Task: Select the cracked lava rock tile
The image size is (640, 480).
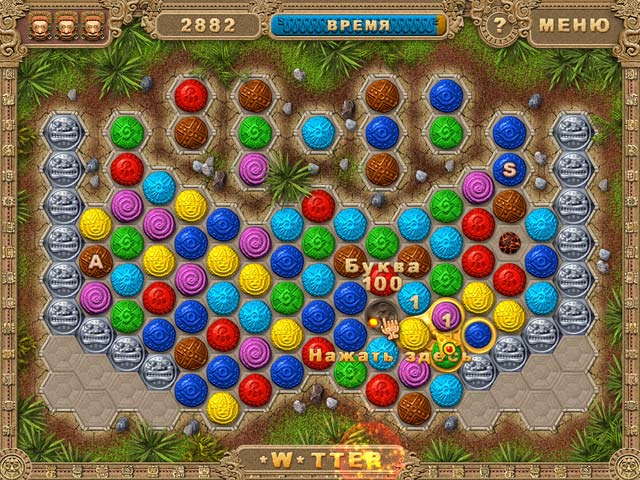Action: 509,241
